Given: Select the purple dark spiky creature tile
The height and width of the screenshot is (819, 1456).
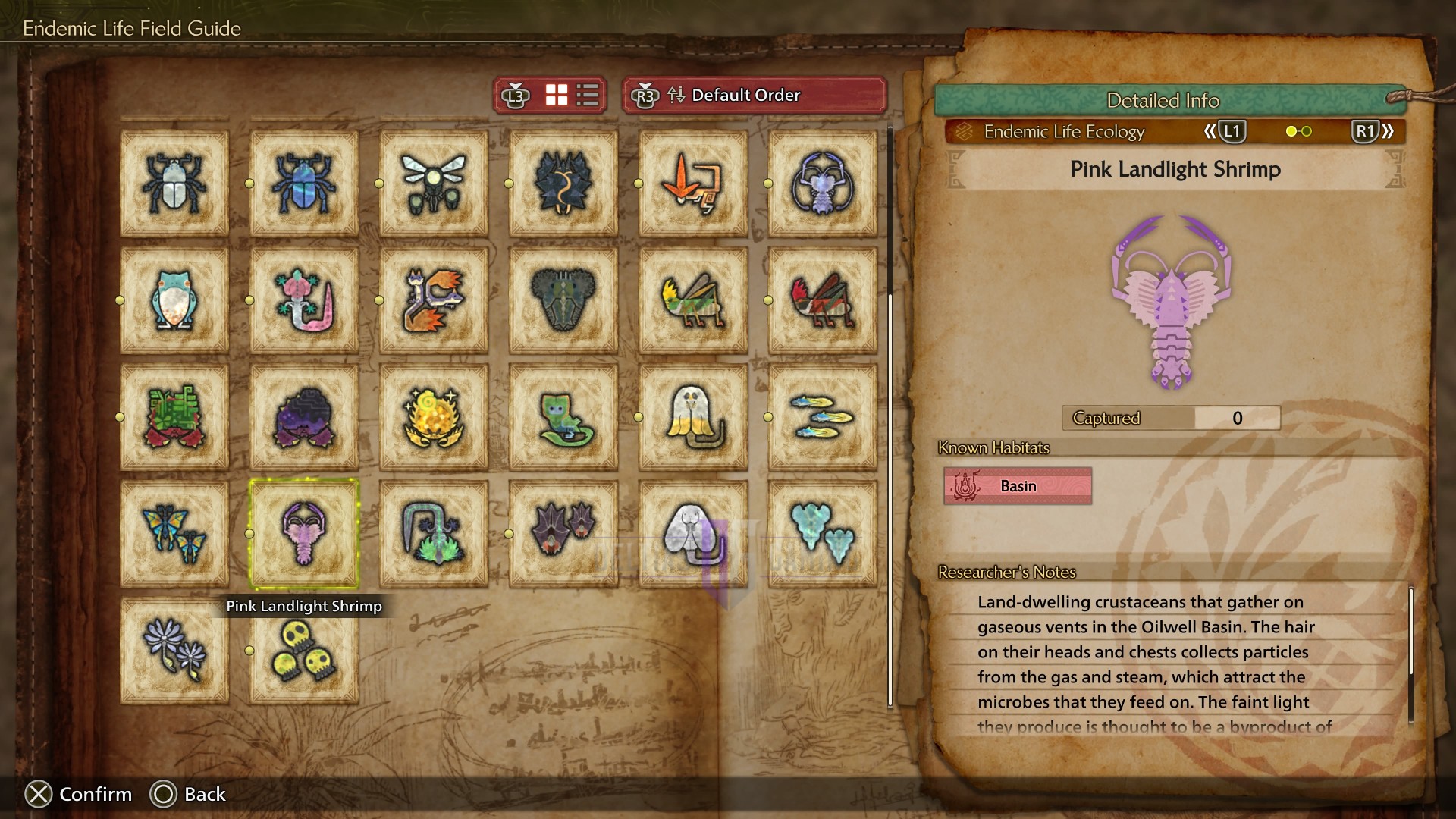Looking at the screenshot, I should click(304, 416).
